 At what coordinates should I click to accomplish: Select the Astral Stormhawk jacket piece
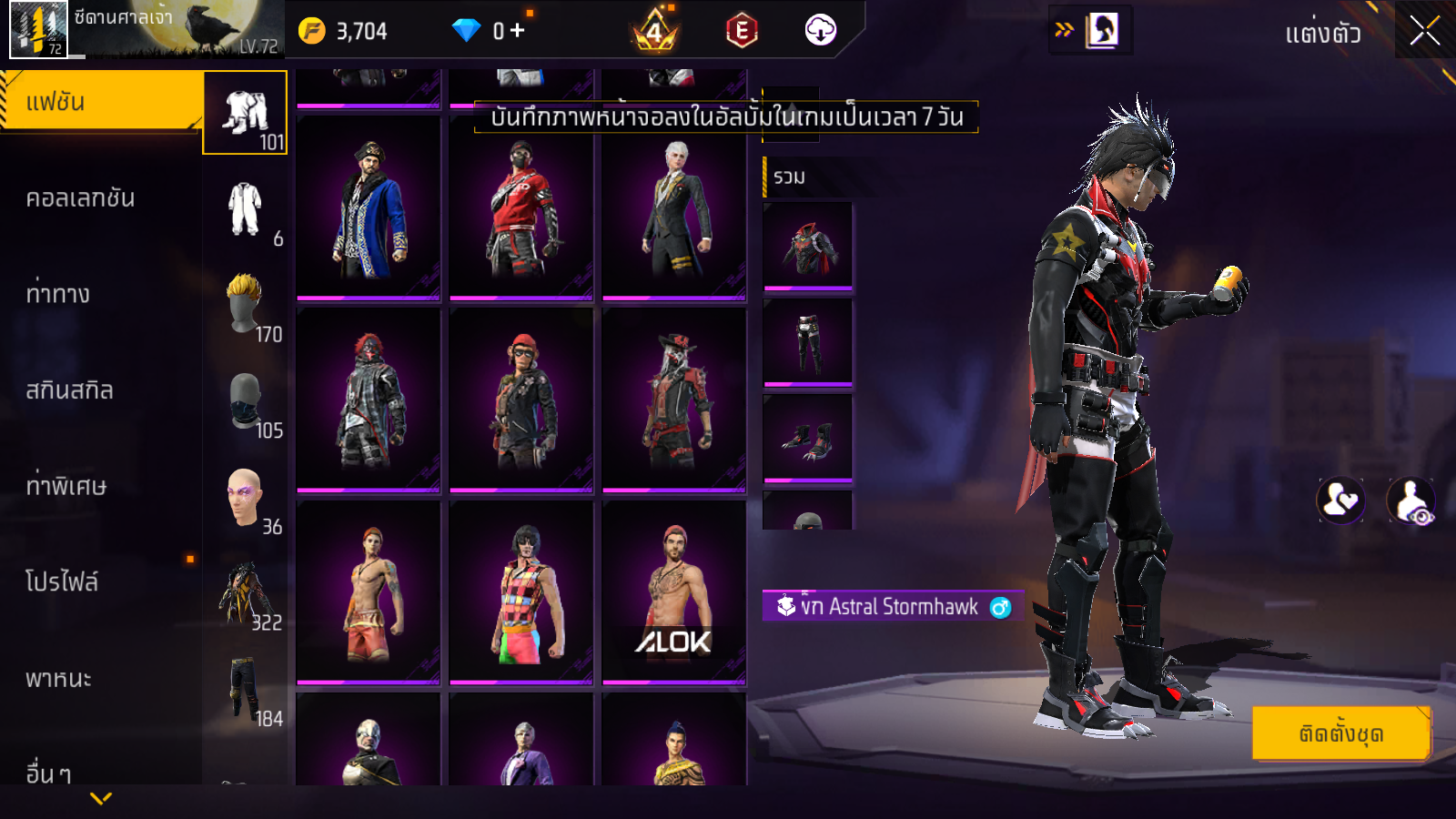click(808, 247)
